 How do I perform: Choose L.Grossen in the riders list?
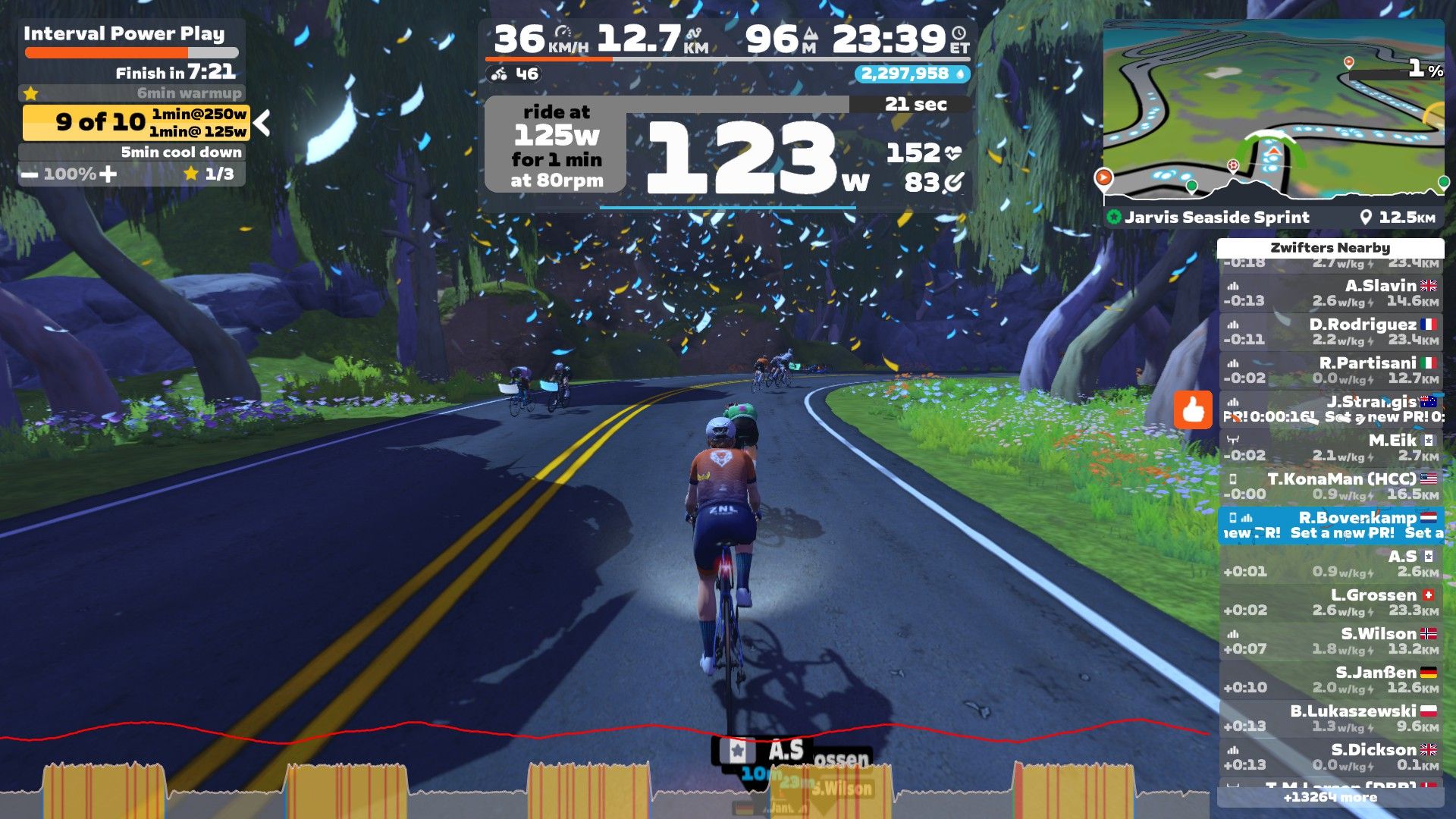[x=1330, y=602]
